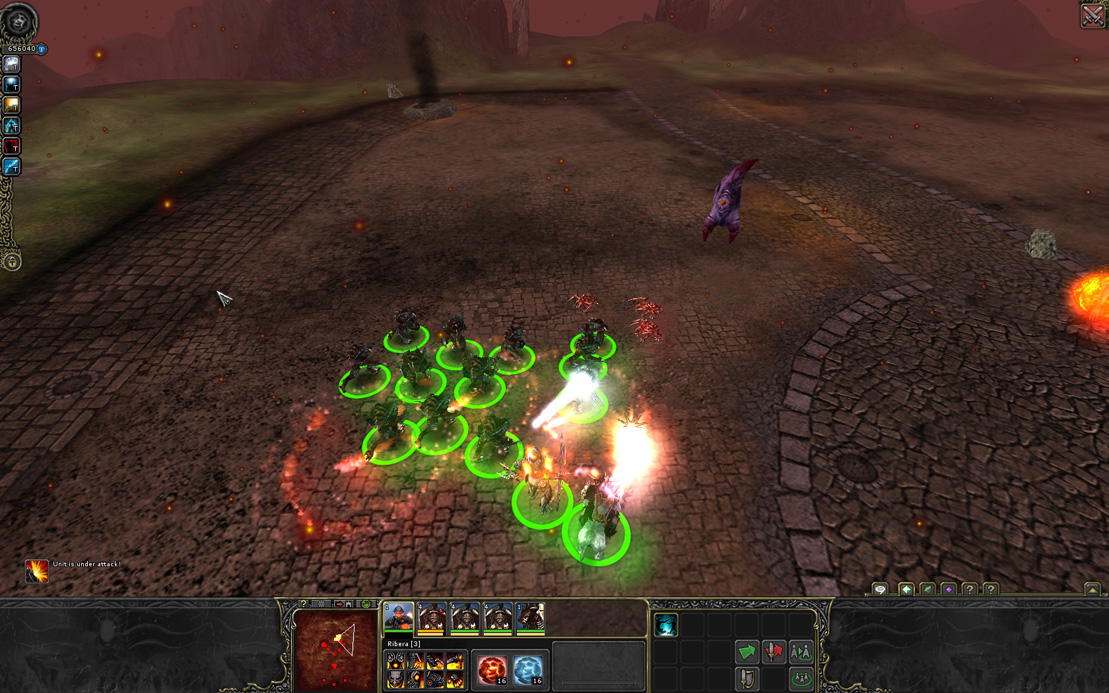Open the speech bubble chat tab

880,590
